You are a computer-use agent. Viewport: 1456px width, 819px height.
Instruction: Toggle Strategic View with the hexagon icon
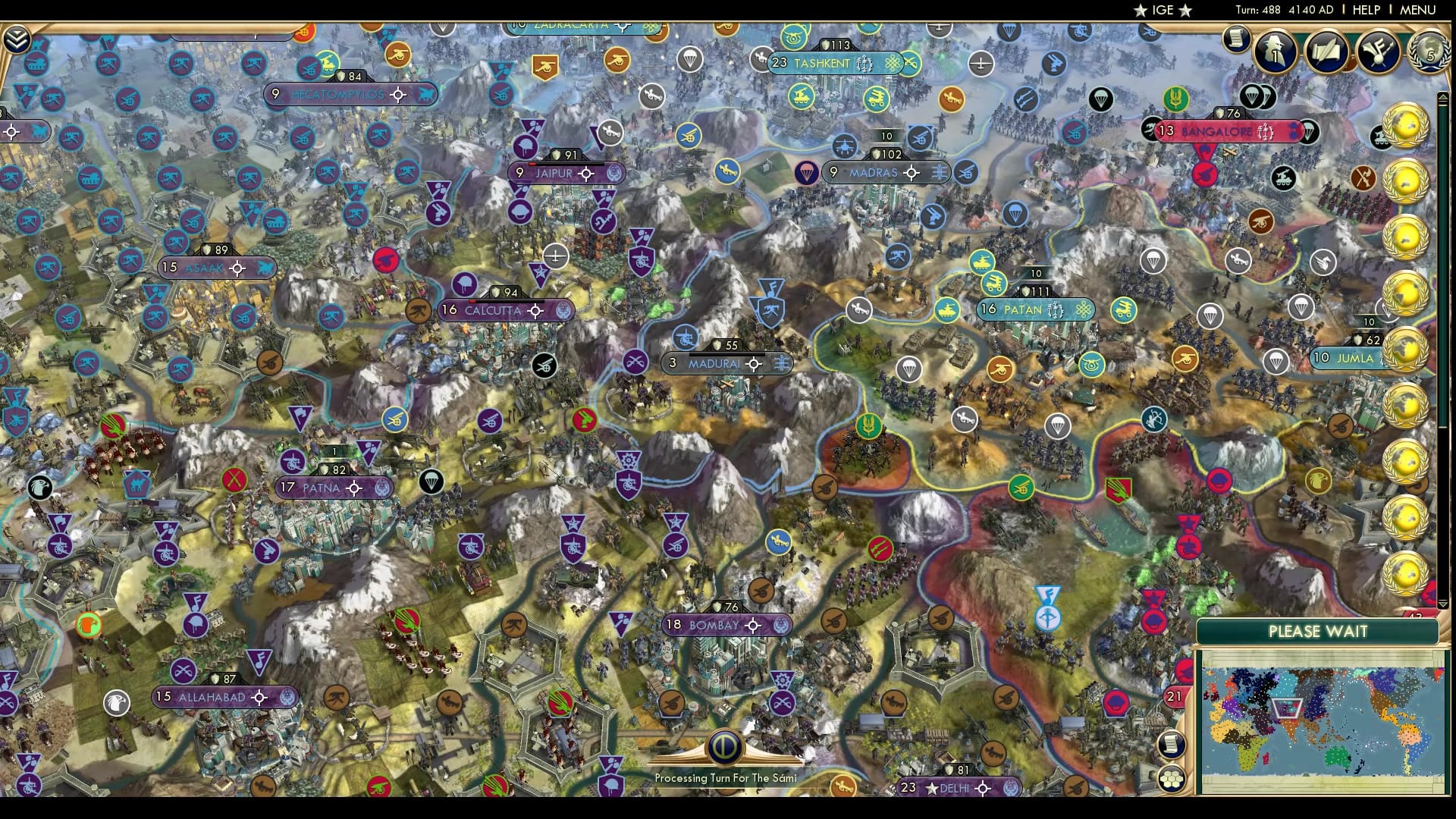(1172, 777)
